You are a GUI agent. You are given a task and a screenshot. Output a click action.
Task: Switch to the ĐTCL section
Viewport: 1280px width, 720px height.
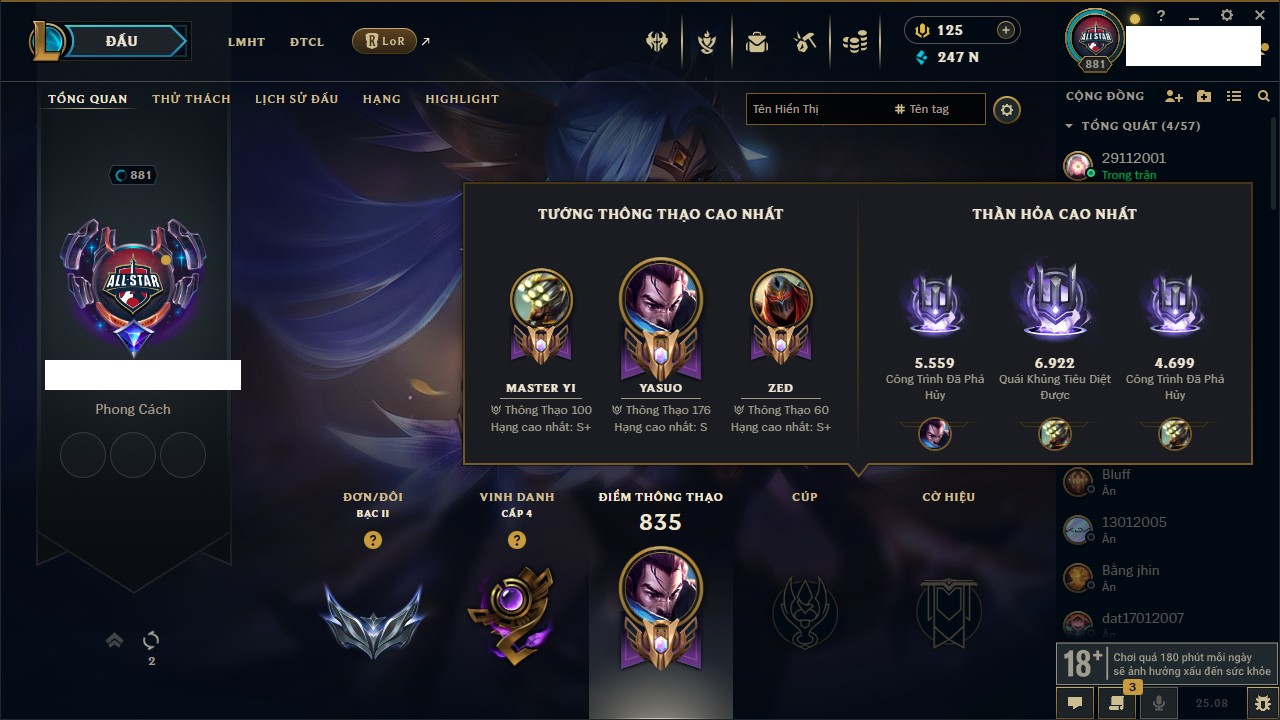pos(307,42)
